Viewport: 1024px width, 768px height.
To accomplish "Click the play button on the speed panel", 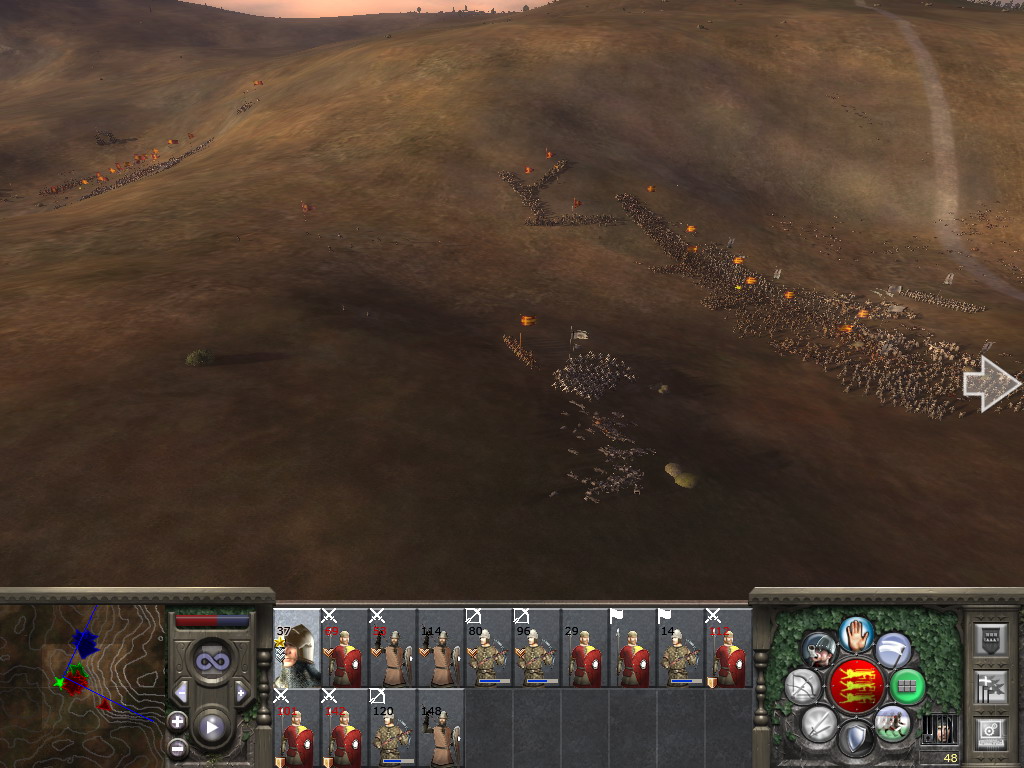I will (x=212, y=727).
